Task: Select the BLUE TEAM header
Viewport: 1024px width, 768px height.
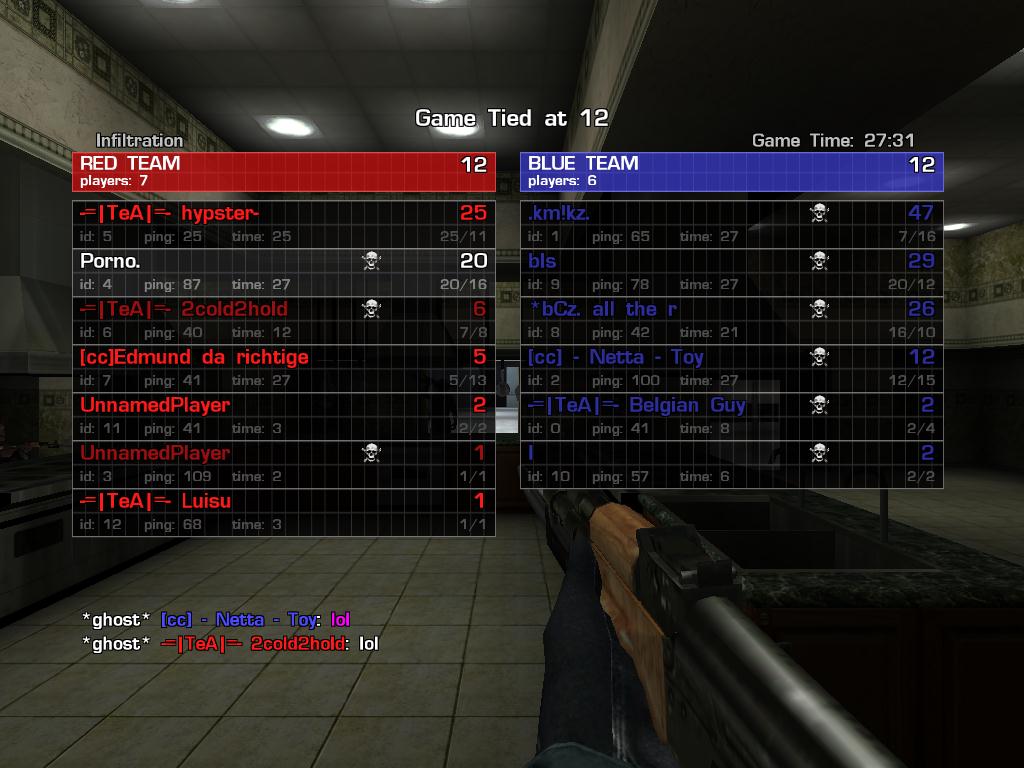Action: tap(731, 171)
